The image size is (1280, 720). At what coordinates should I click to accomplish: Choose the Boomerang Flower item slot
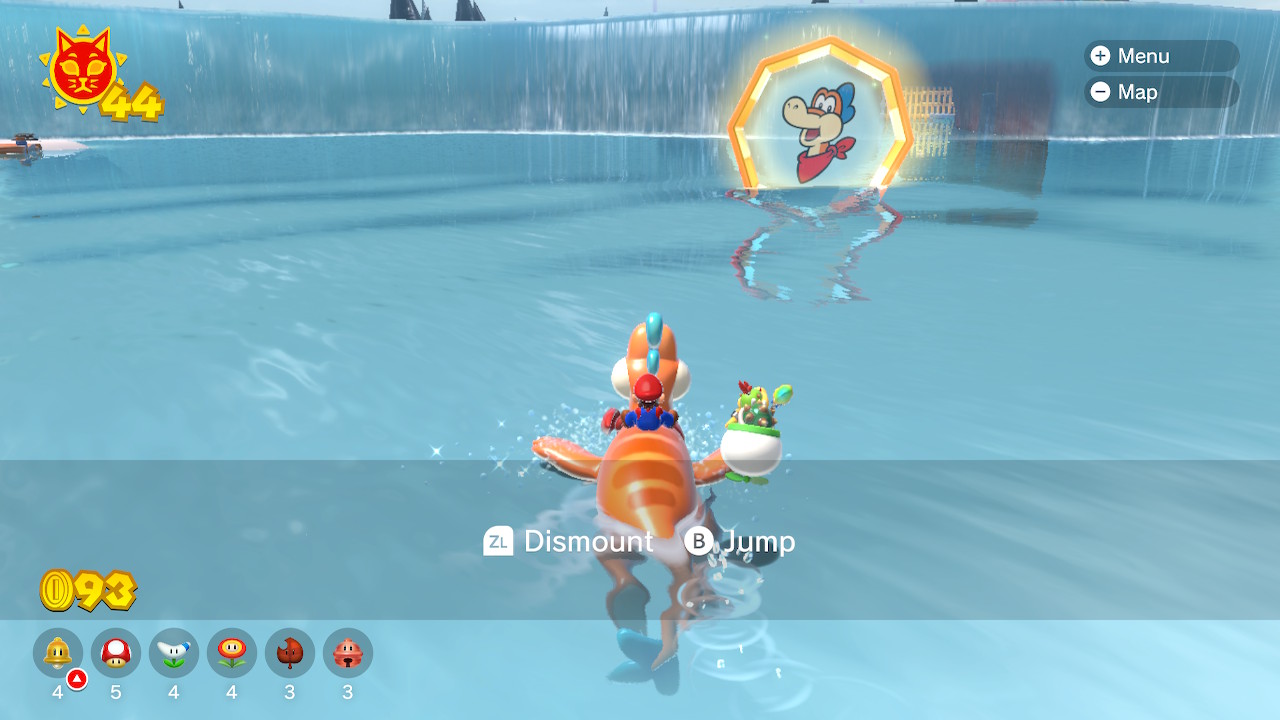[174, 653]
